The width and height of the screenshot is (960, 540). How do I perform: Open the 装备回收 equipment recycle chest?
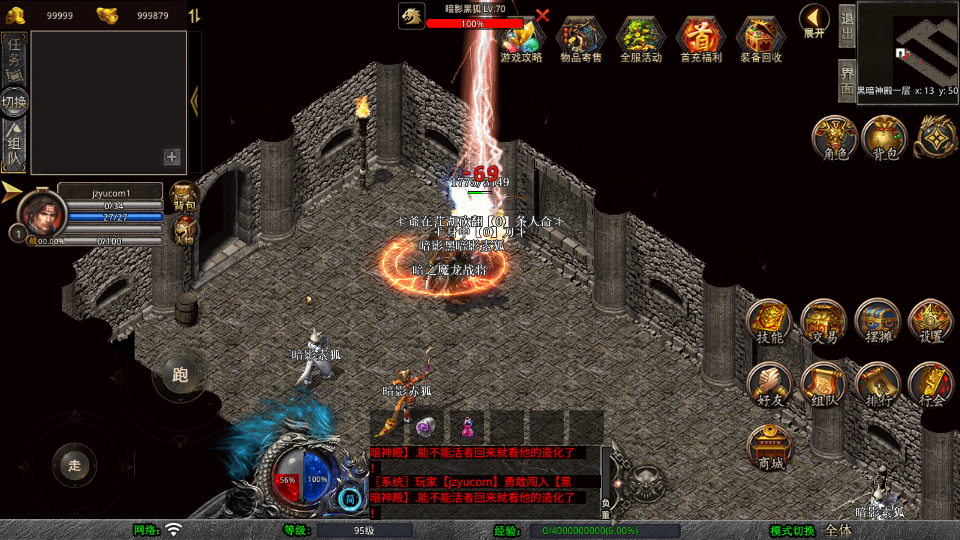[761, 38]
